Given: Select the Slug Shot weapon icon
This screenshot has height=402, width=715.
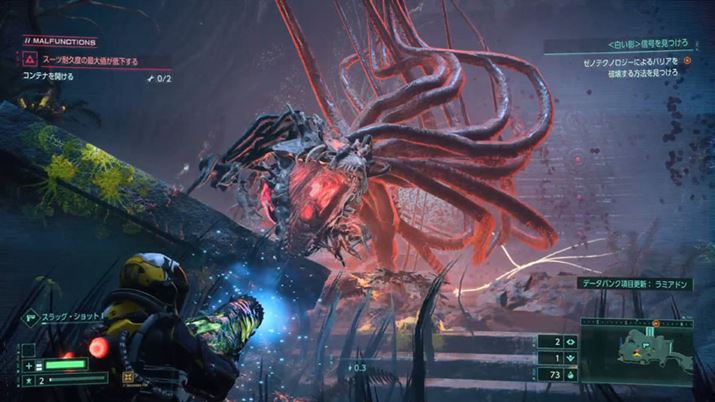Looking at the screenshot, I should tap(29, 316).
